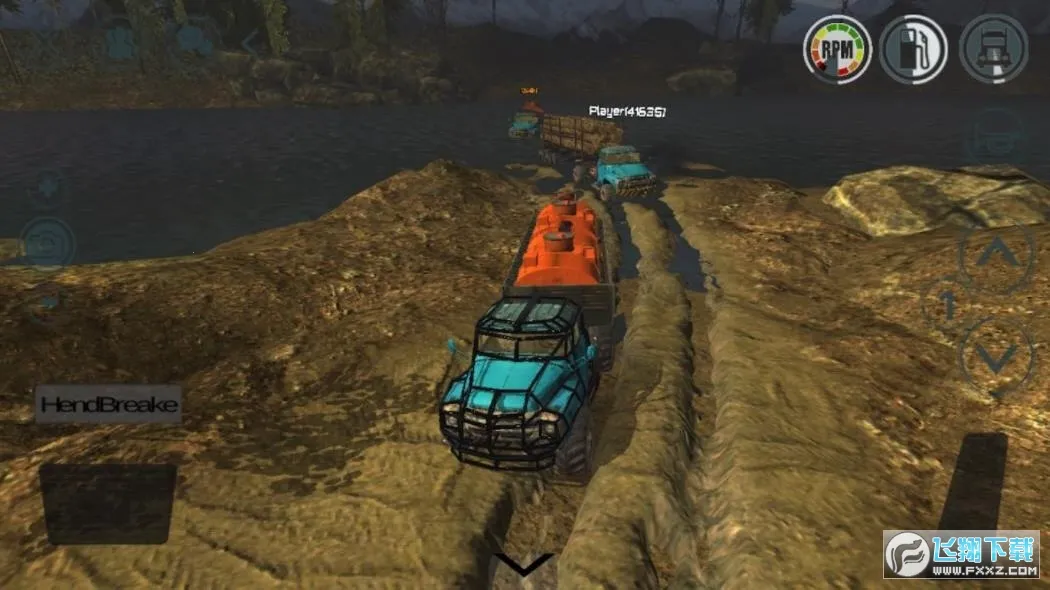This screenshot has height=590, width=1050.
Task: Shift down with the downward chevron circle button
Action: pyautogui.click(x=997, y=355)
